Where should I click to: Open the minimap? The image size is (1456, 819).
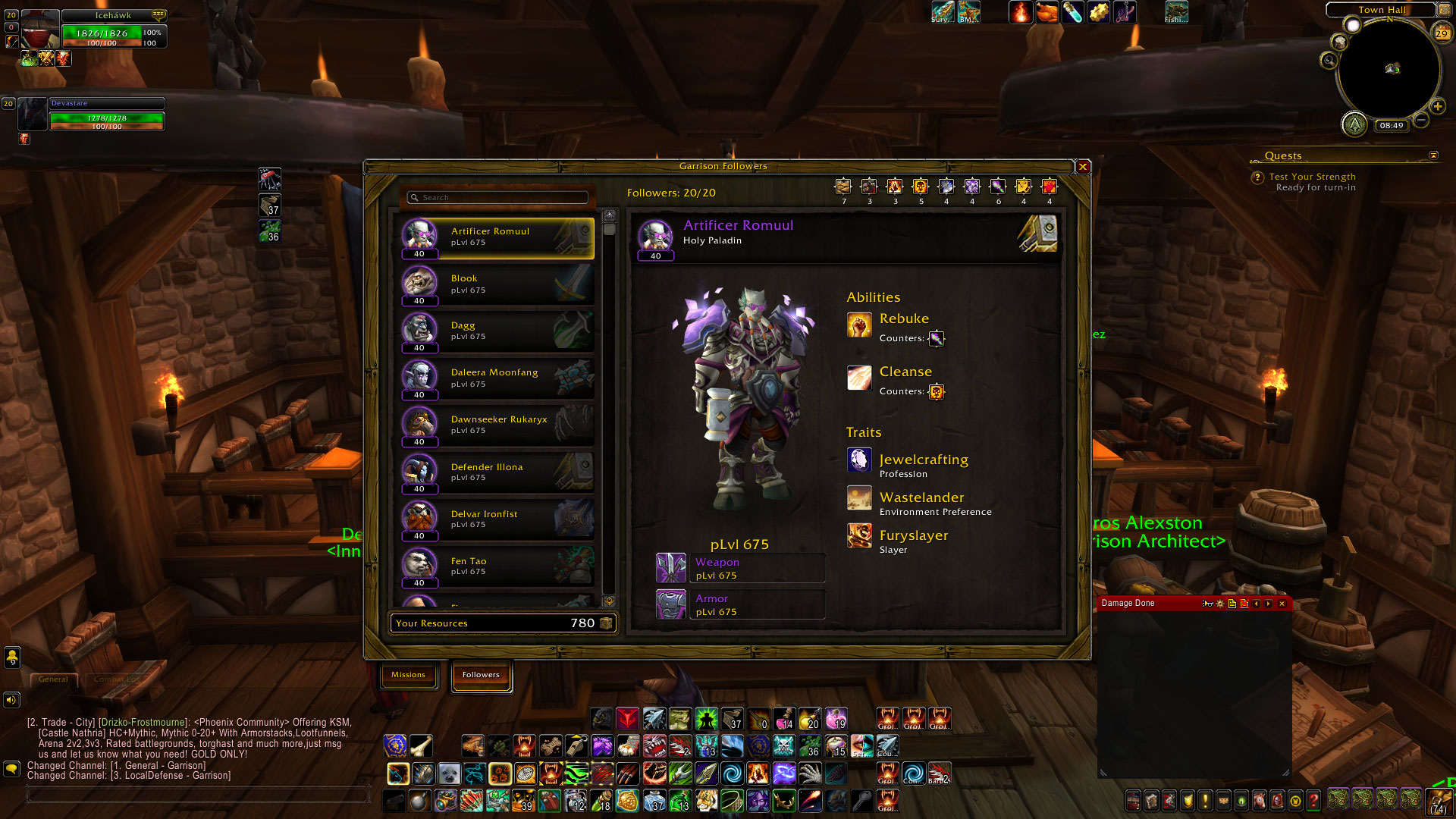click(x=1389, y=70)
